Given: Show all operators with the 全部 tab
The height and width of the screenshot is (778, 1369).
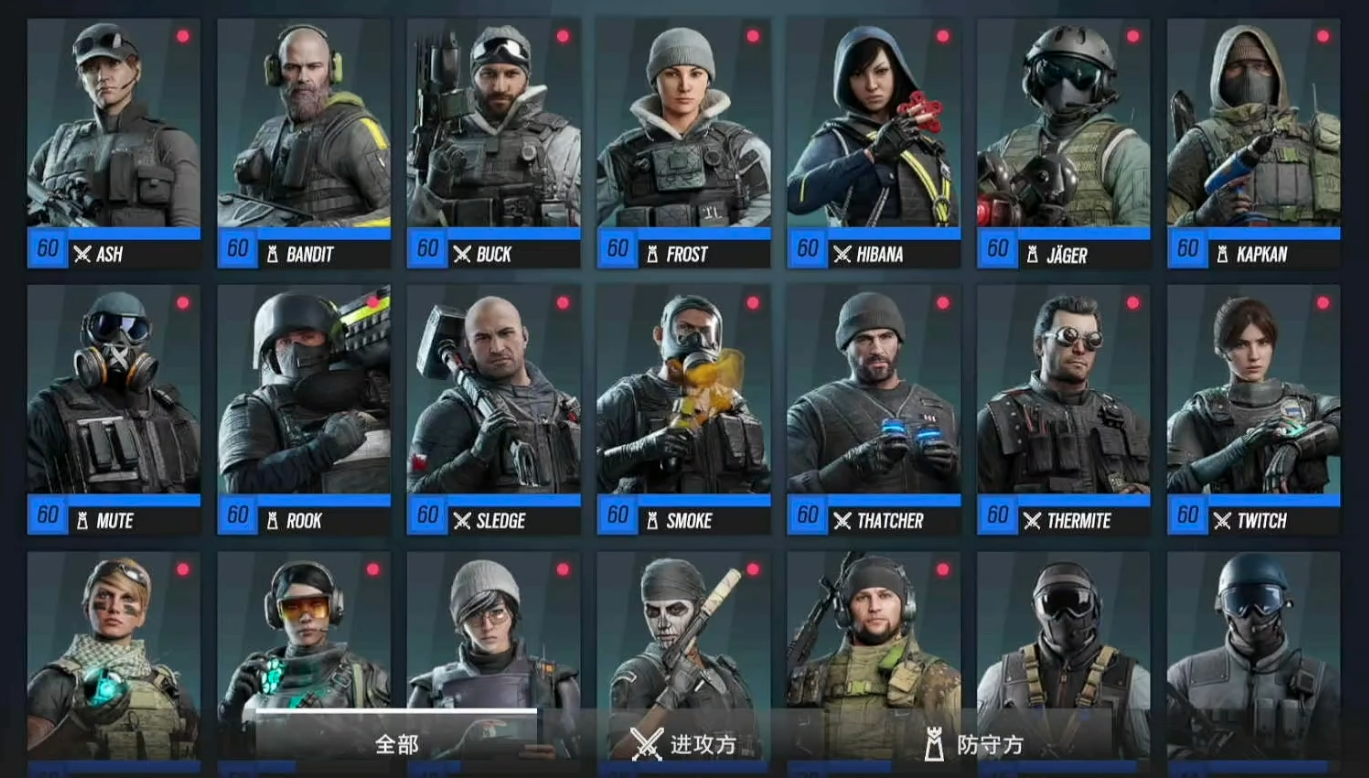Looking at the screenshot, I should tap(397, 744).
